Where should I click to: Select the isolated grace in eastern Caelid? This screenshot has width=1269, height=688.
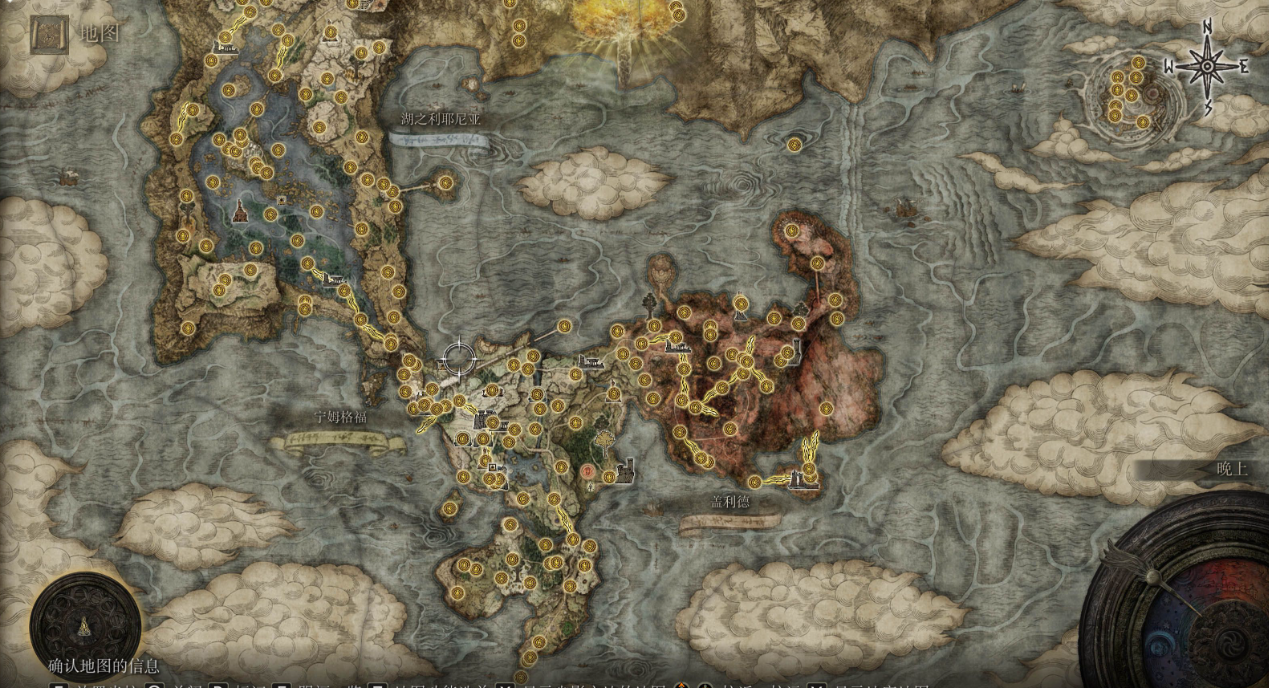point(827,408)
